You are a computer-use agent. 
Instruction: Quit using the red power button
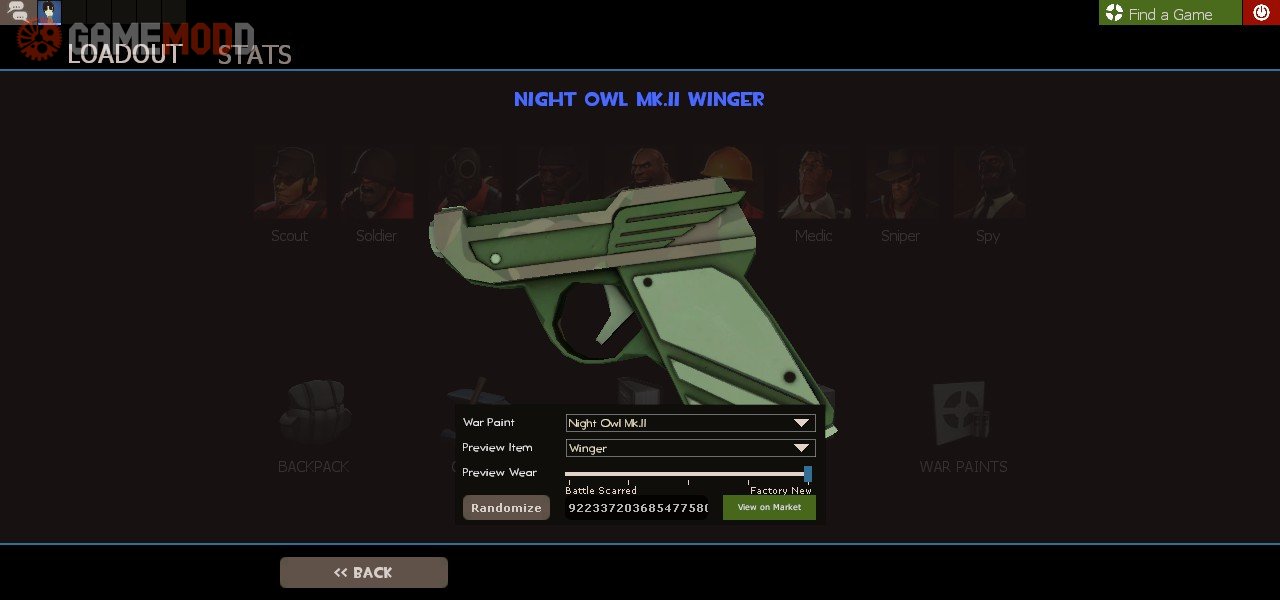1261,13
